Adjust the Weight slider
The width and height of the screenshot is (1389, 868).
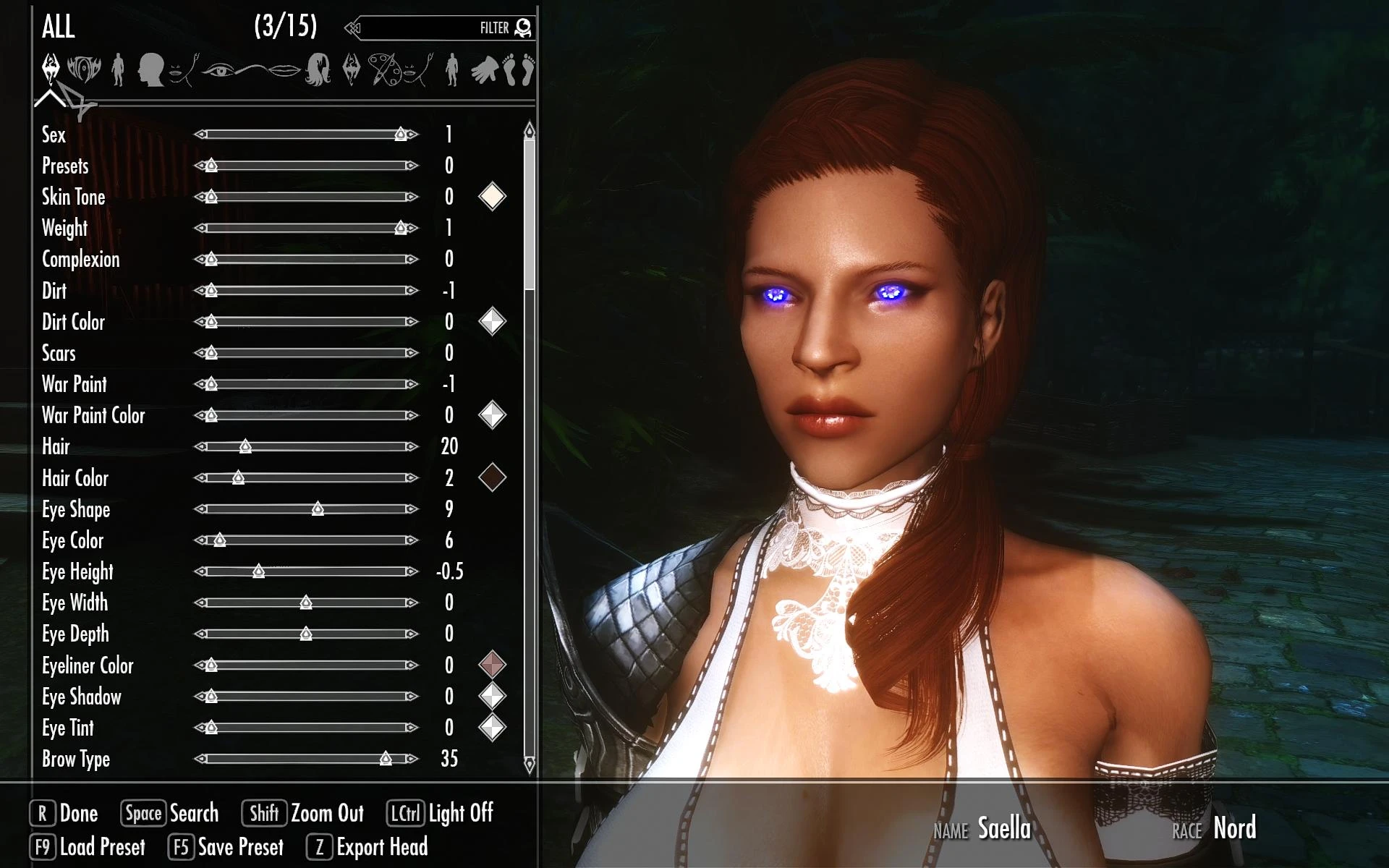click(x=306, y=228)
